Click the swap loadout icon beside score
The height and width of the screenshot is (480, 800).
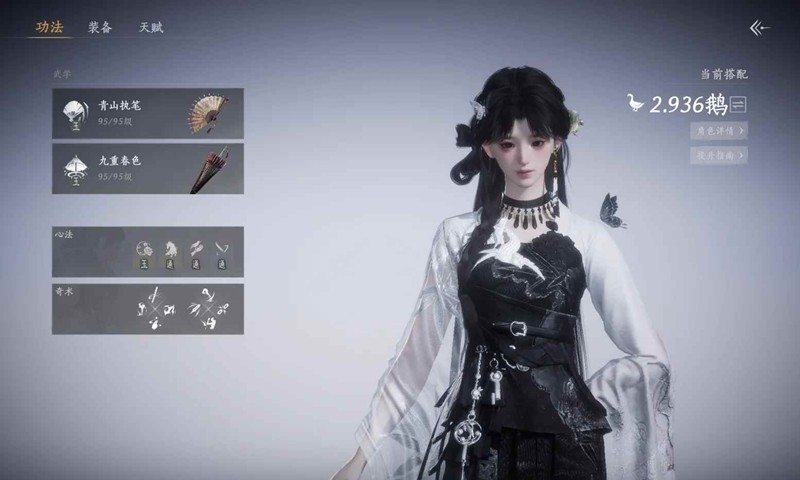(x=739, y=104)
